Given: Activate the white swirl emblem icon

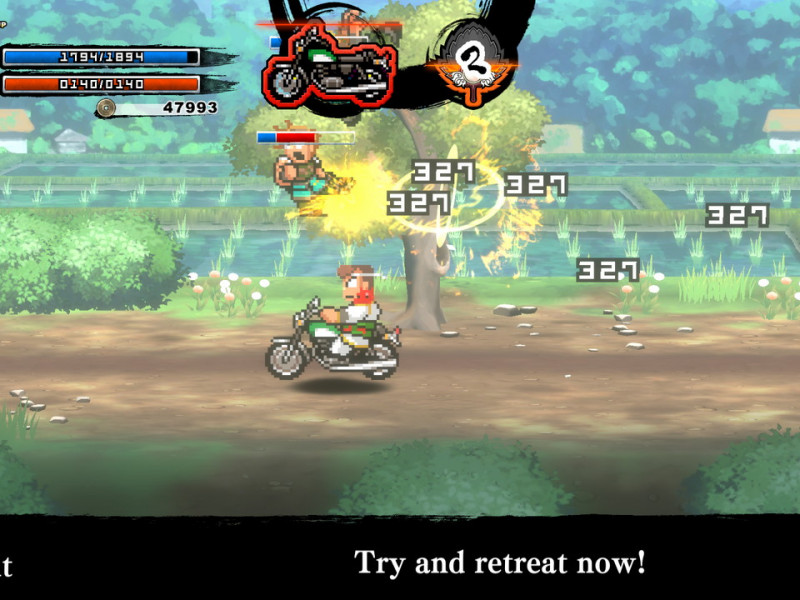Looking at the screenshot, I should point(469,64).
